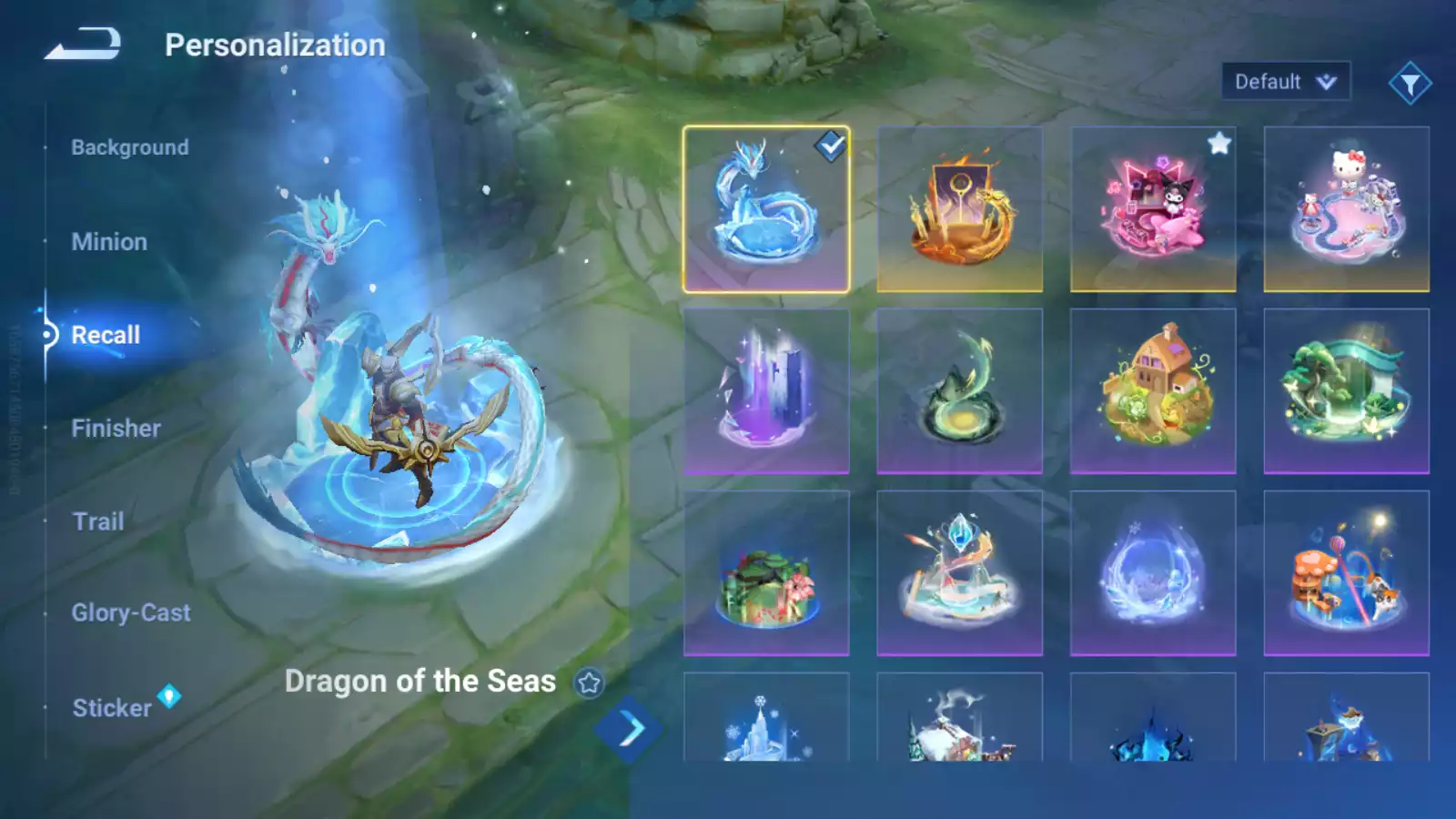The width and height of the screenshot is (1456, 819).
Task: Select the blue sea dragon recall
Action: (766, 209)
